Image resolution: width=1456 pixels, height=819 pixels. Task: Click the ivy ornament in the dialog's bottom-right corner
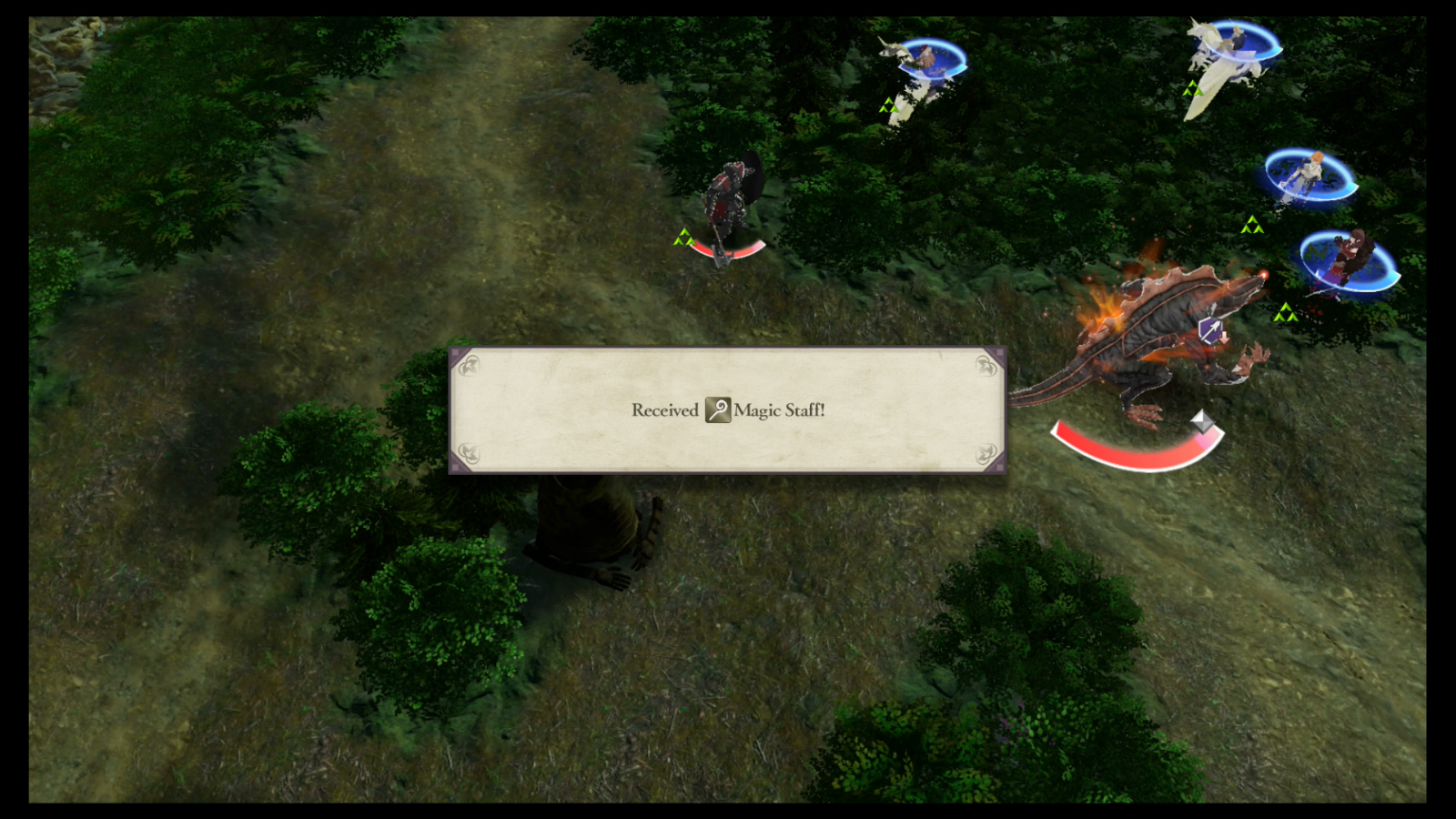click(986, 454)
